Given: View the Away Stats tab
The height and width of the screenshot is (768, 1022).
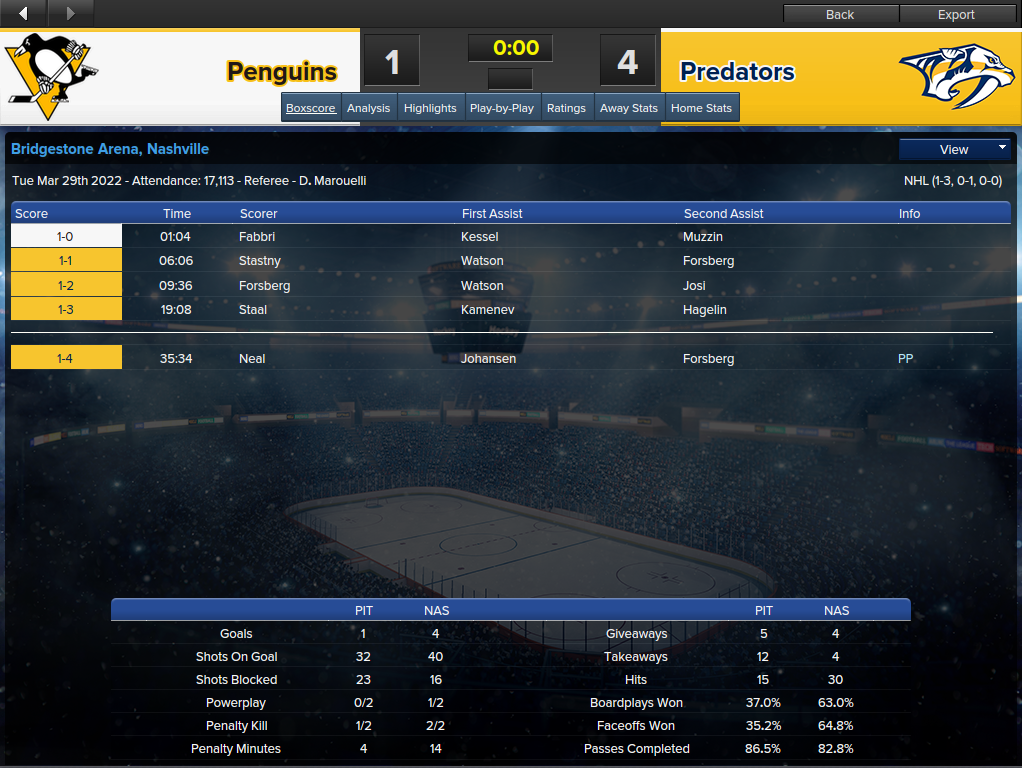Looking at the screenshot, I should coord(629,108).
